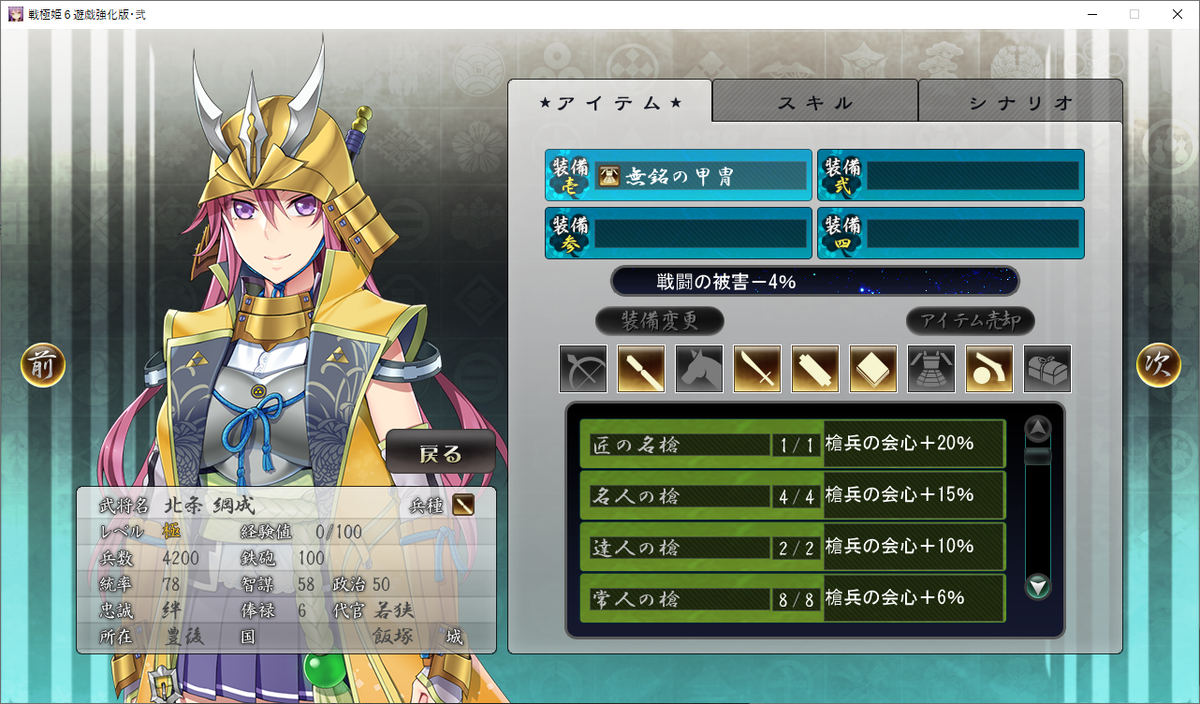The width and height of the screenshot is (1200, 704).
Task: Go back with the 戻る button
Action: tap(441, 453)
